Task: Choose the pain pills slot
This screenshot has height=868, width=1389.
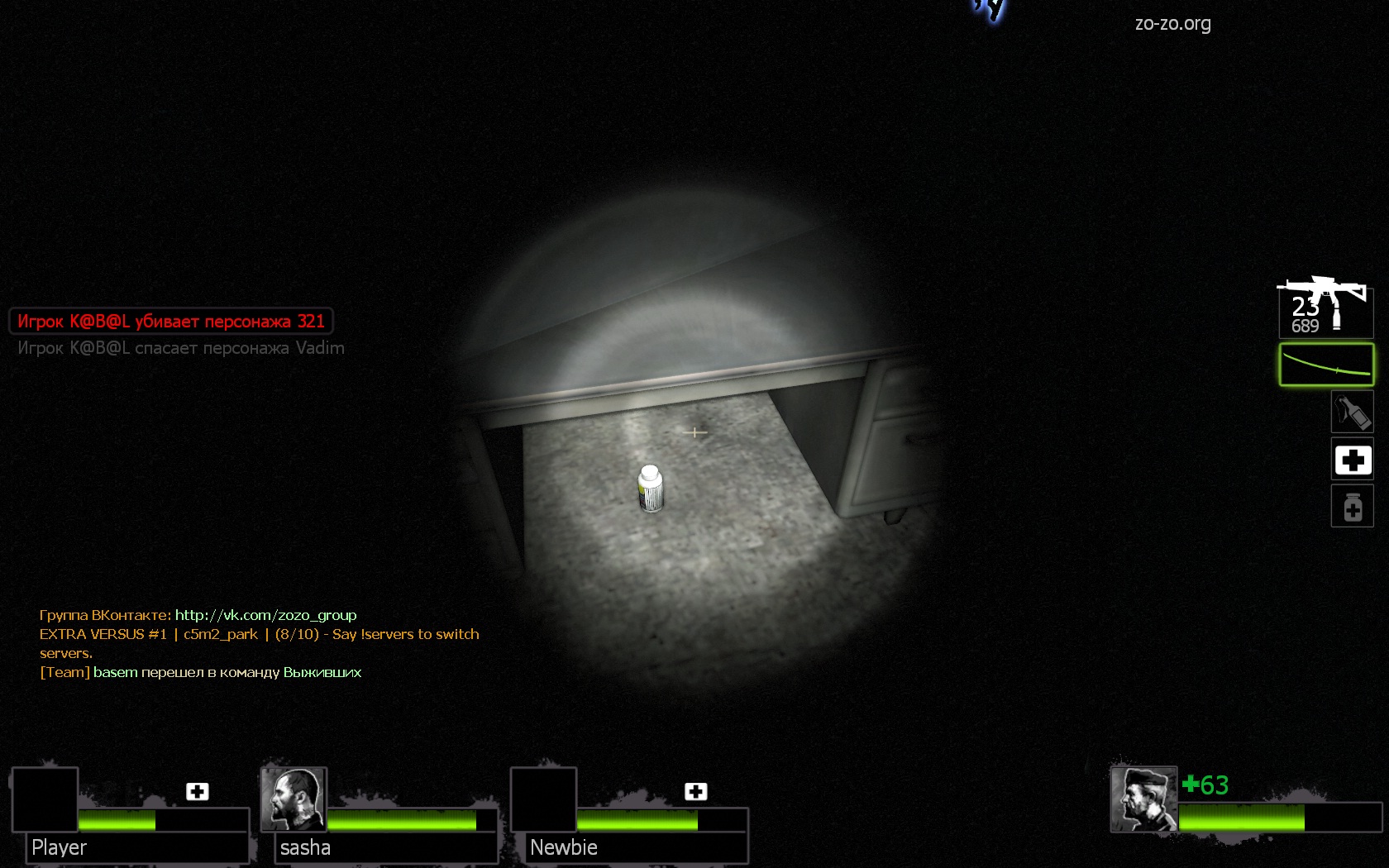Action: pyautogui.click(x=1352, y=506)
